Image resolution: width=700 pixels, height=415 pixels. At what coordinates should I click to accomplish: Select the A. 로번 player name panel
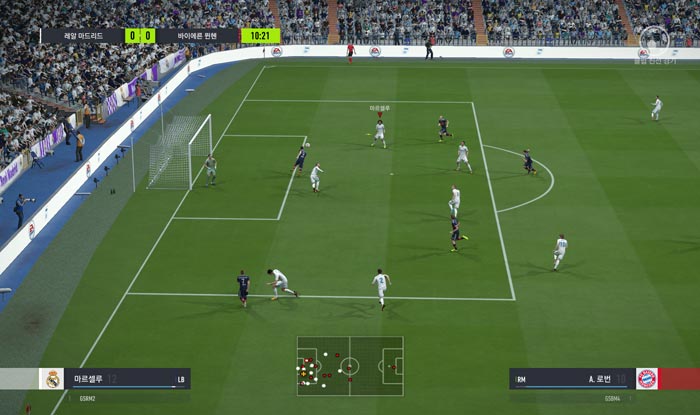pos(571,379)
